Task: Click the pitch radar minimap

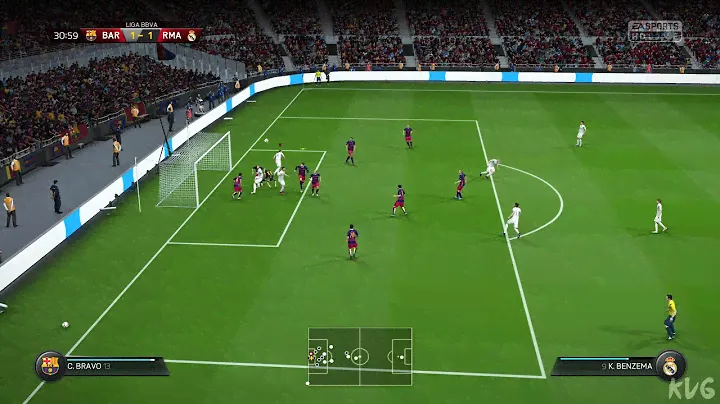Action: [x=360, y=356]
